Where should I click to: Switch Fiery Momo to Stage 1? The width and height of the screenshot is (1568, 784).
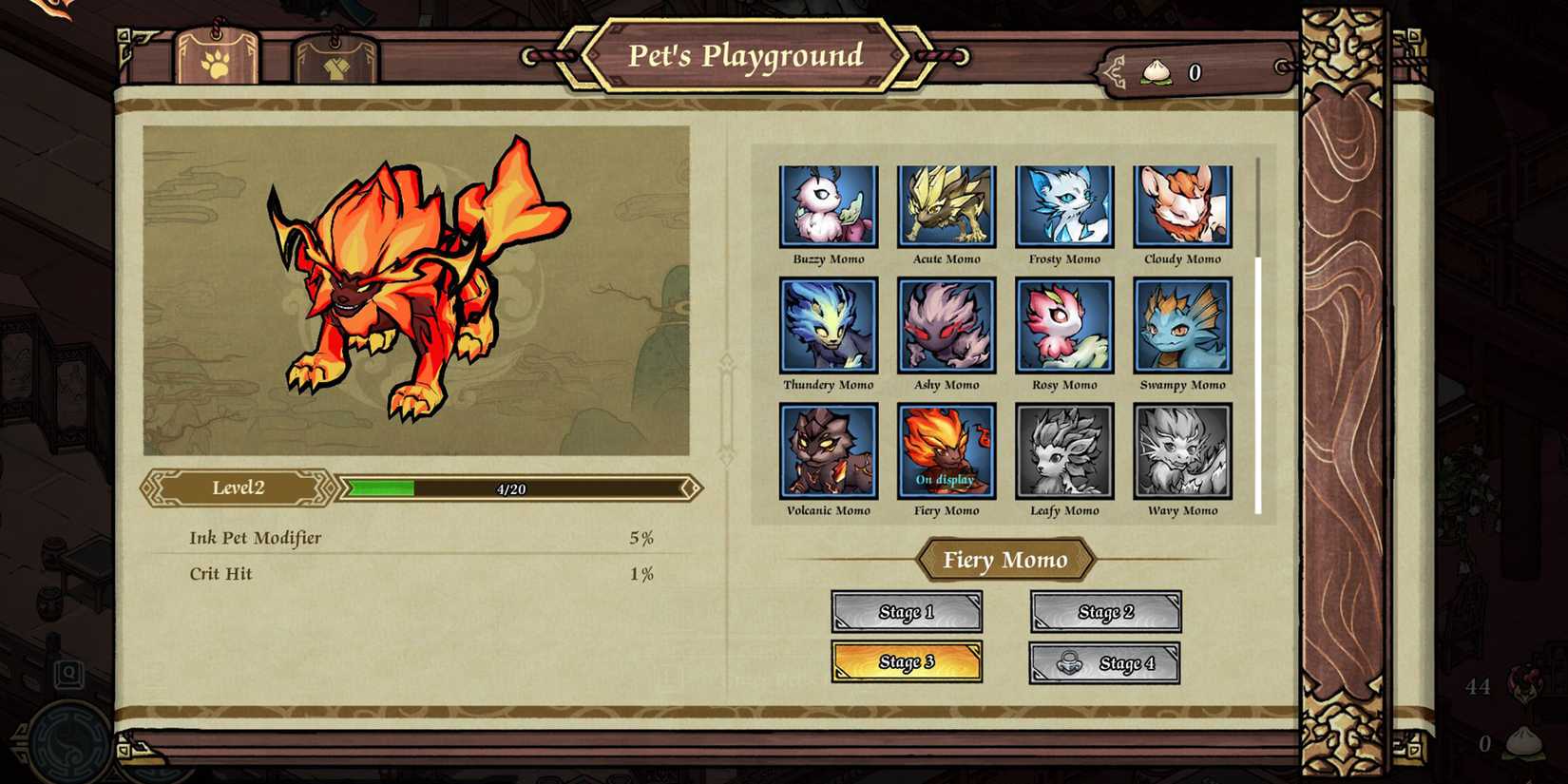point(907,612)
